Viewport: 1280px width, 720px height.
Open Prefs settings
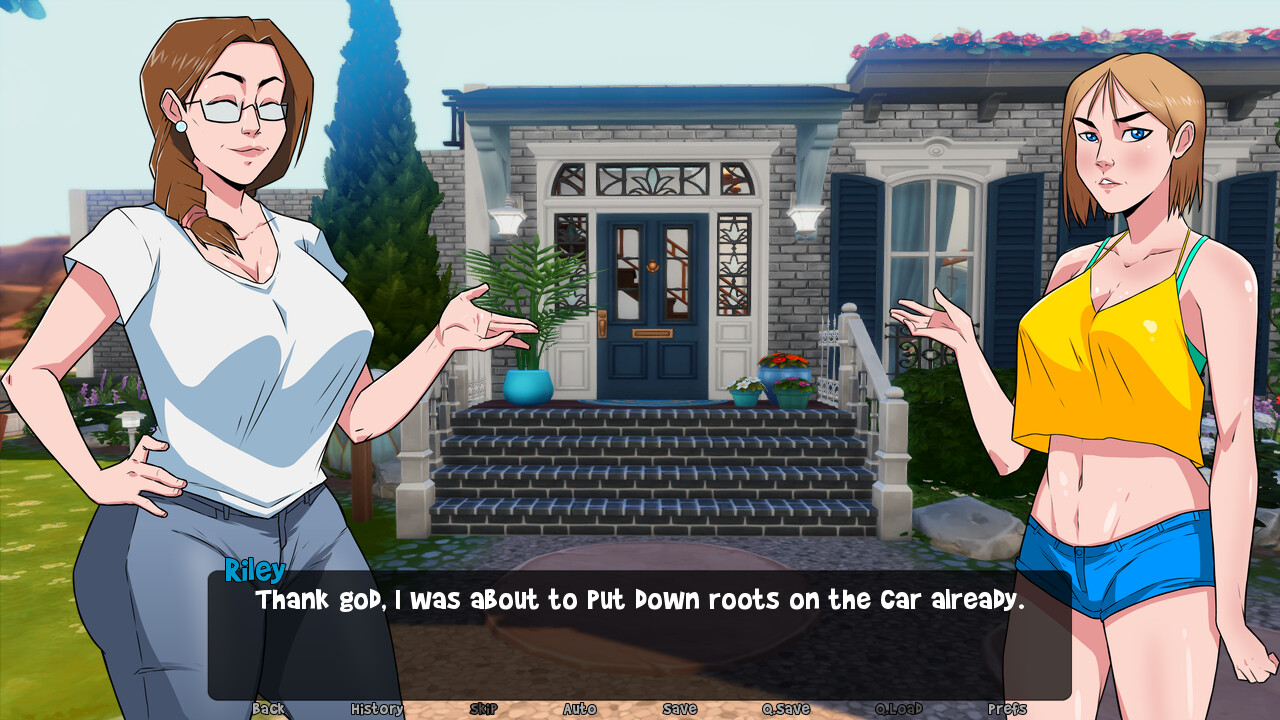pos(1007,709)
